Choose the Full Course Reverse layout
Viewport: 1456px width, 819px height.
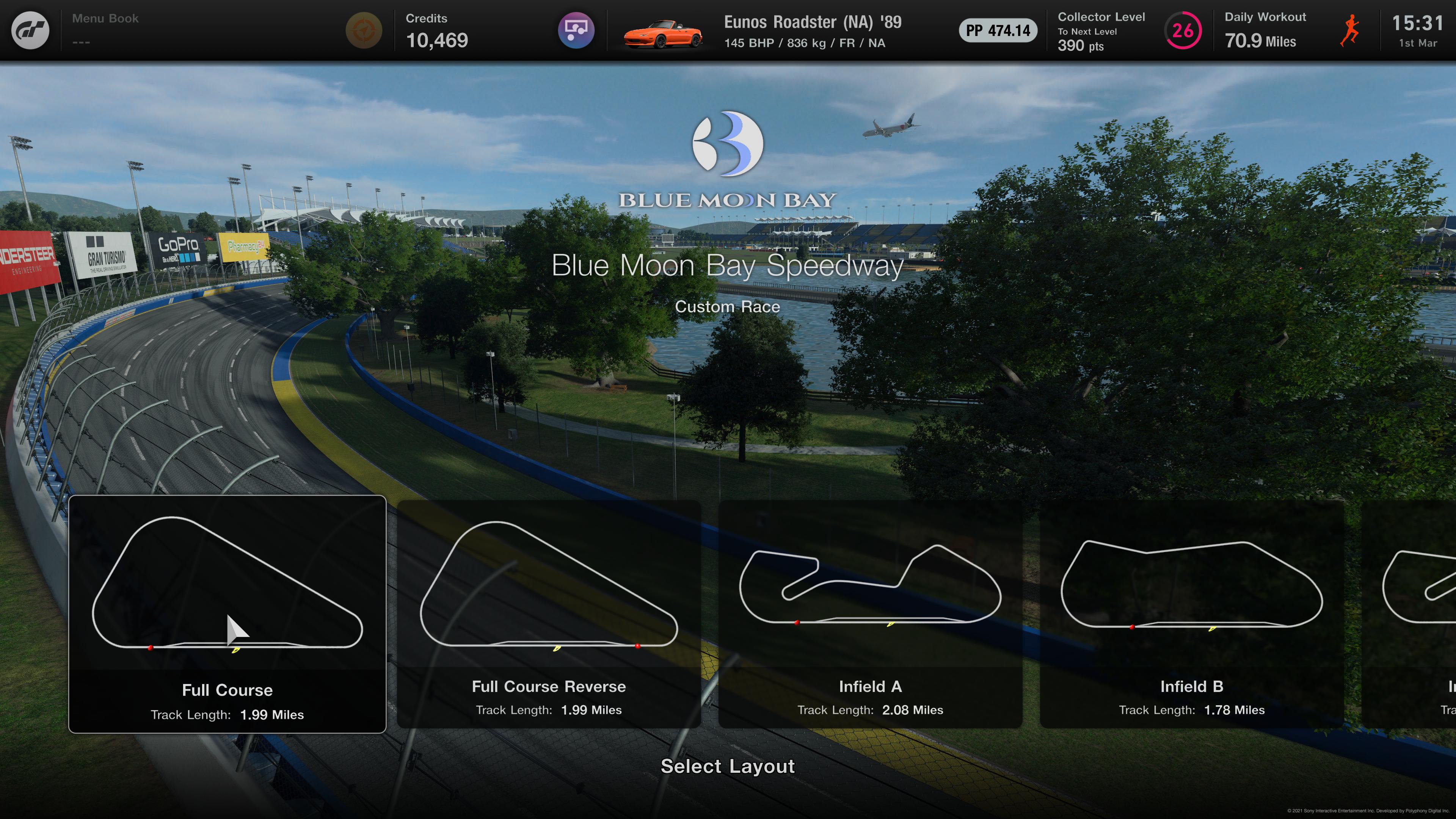(x=549, y=614)
